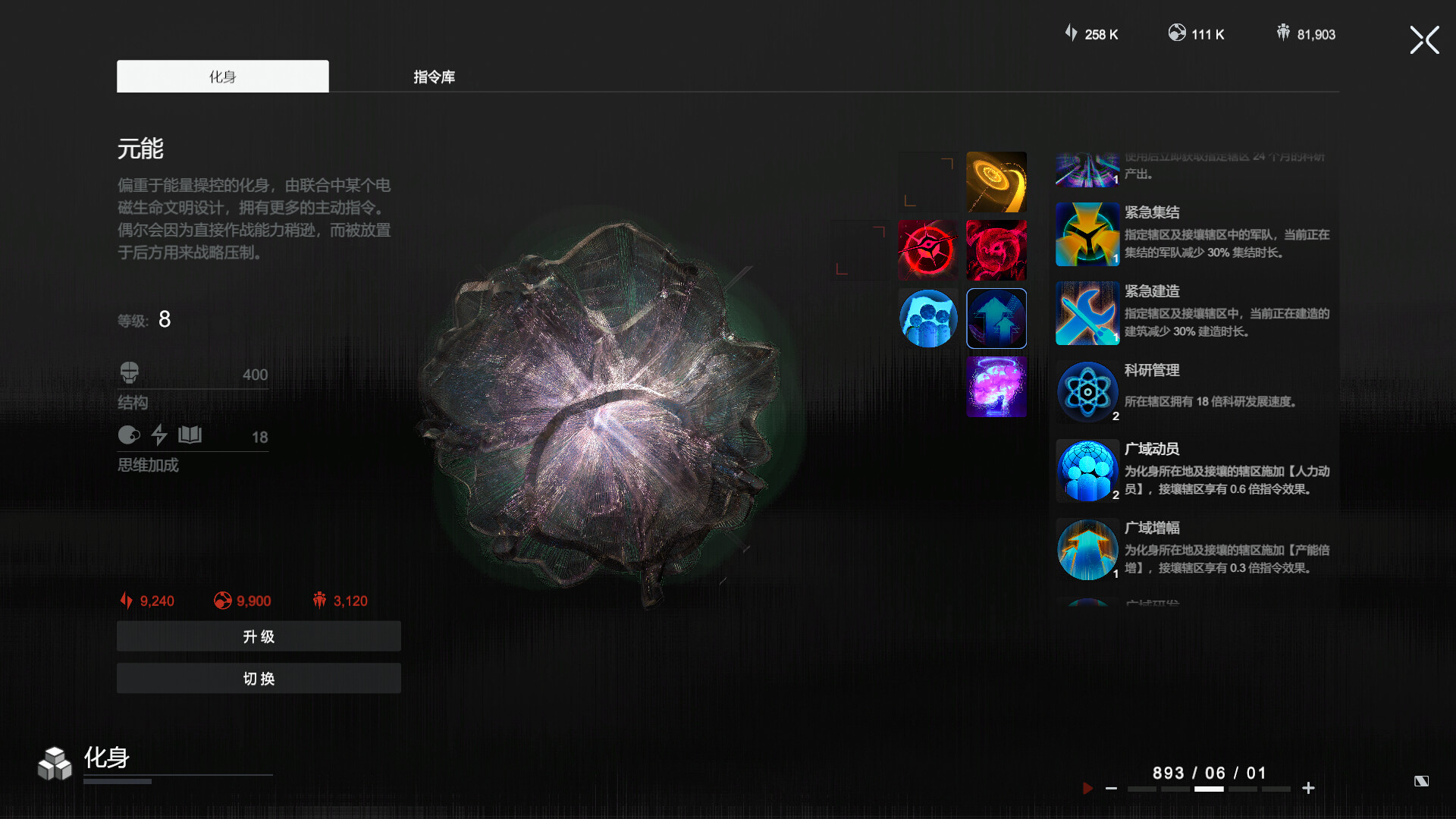Open the 科研管理 atom command icon
Viewport: 1456px width, 819px height.
point(1087,392)
